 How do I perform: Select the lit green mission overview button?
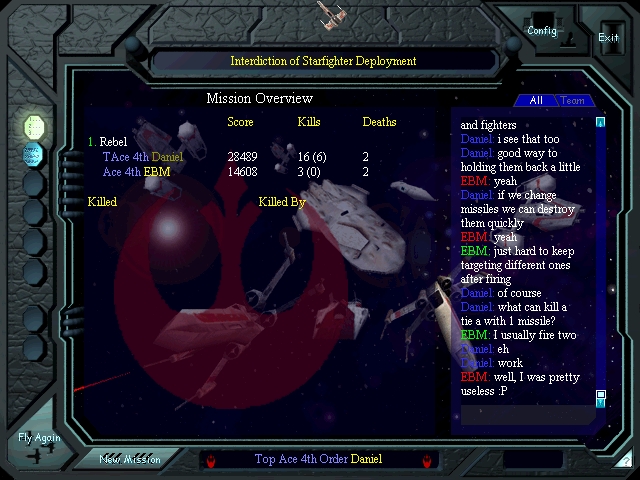34,126
